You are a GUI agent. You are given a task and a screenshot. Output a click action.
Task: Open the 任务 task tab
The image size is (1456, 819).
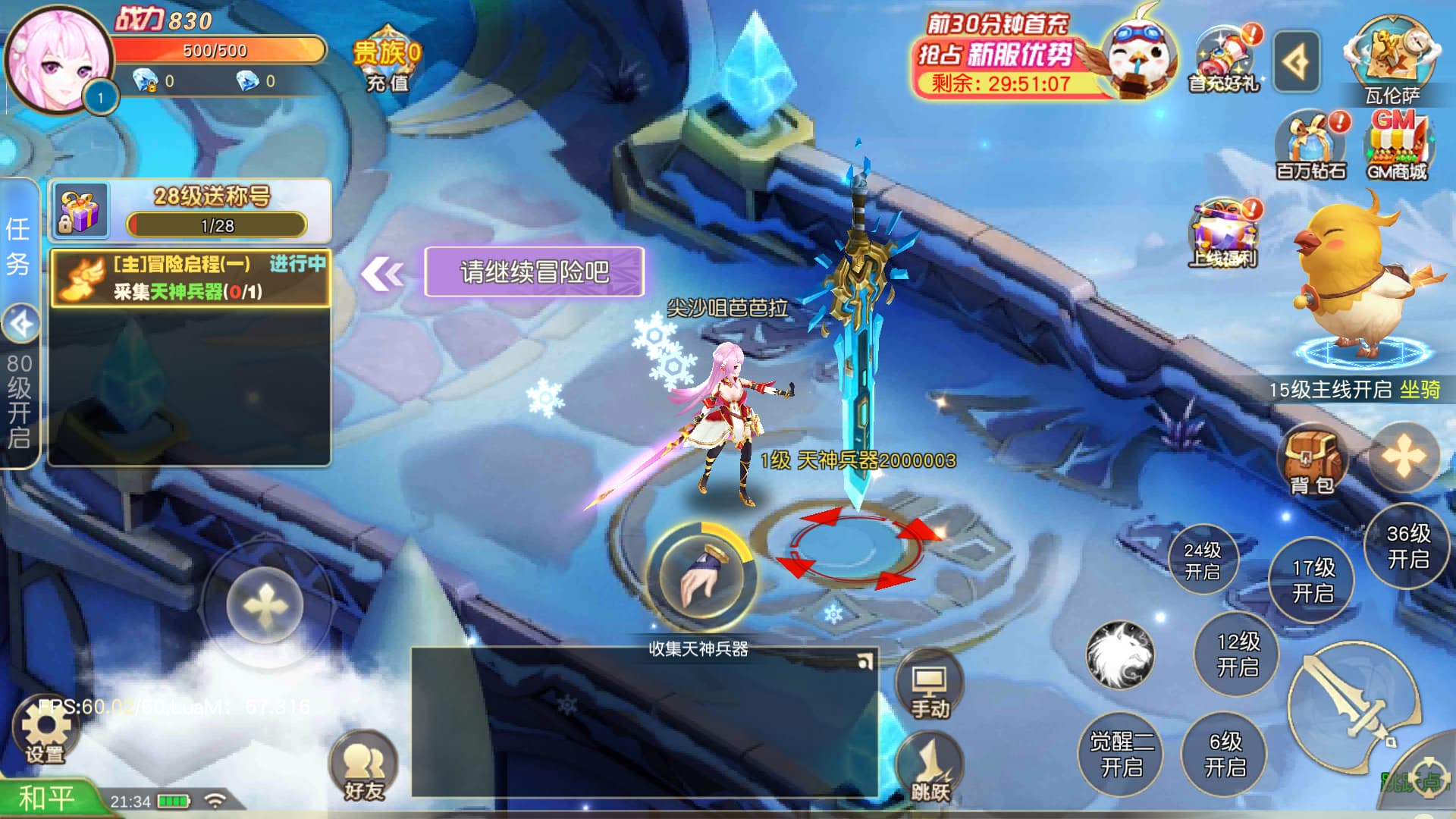[18, 246]
